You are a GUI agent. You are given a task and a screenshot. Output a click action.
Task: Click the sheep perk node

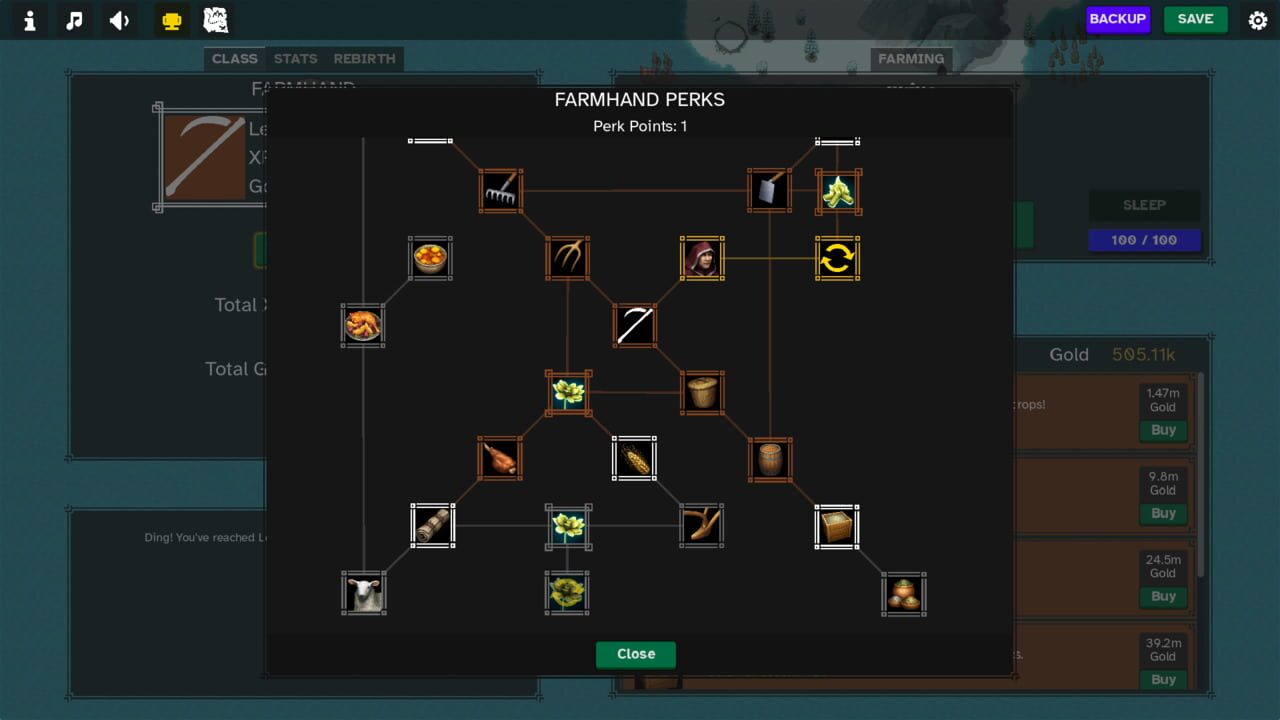click(x=363, y=592)
